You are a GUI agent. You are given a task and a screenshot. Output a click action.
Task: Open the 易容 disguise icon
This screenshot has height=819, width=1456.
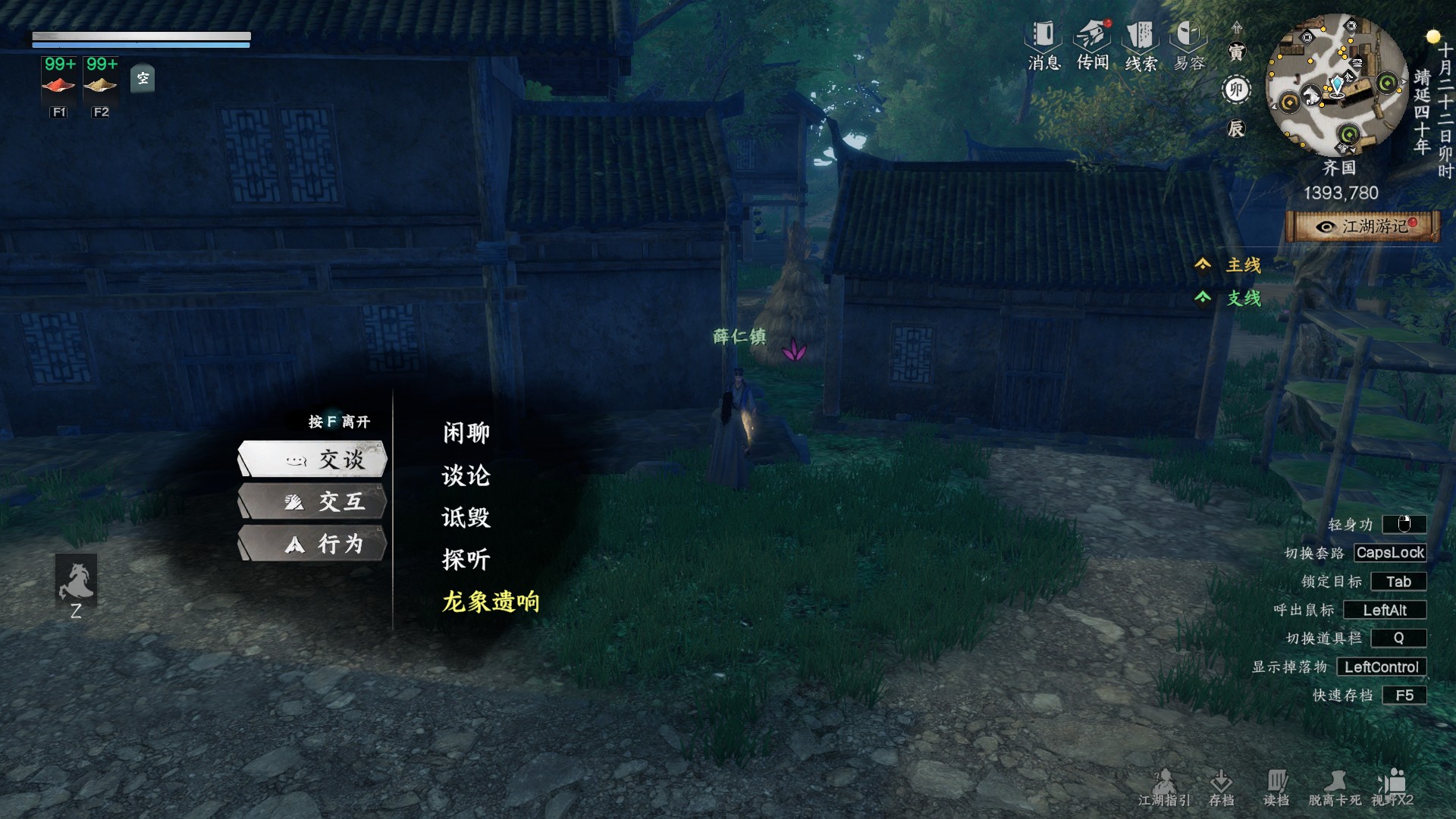point(1189,45)
